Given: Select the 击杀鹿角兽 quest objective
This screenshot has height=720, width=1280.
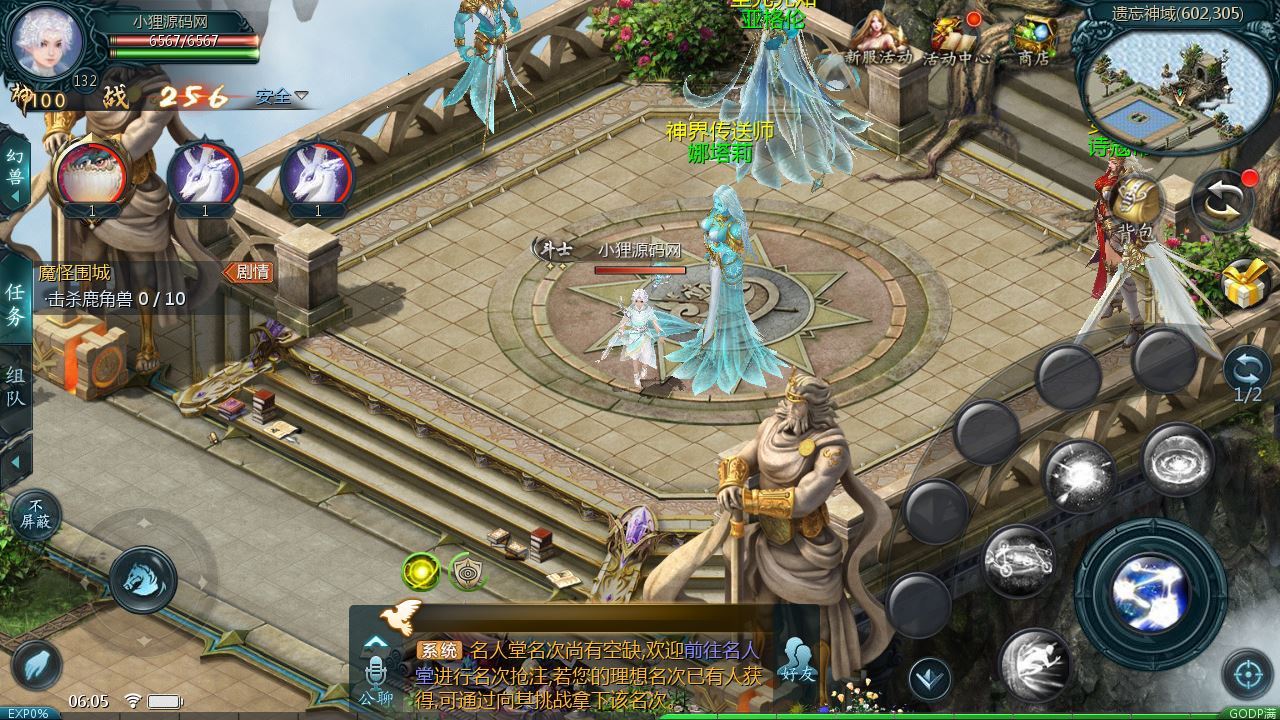Looking at the screenshot, I should coord(115,299).
